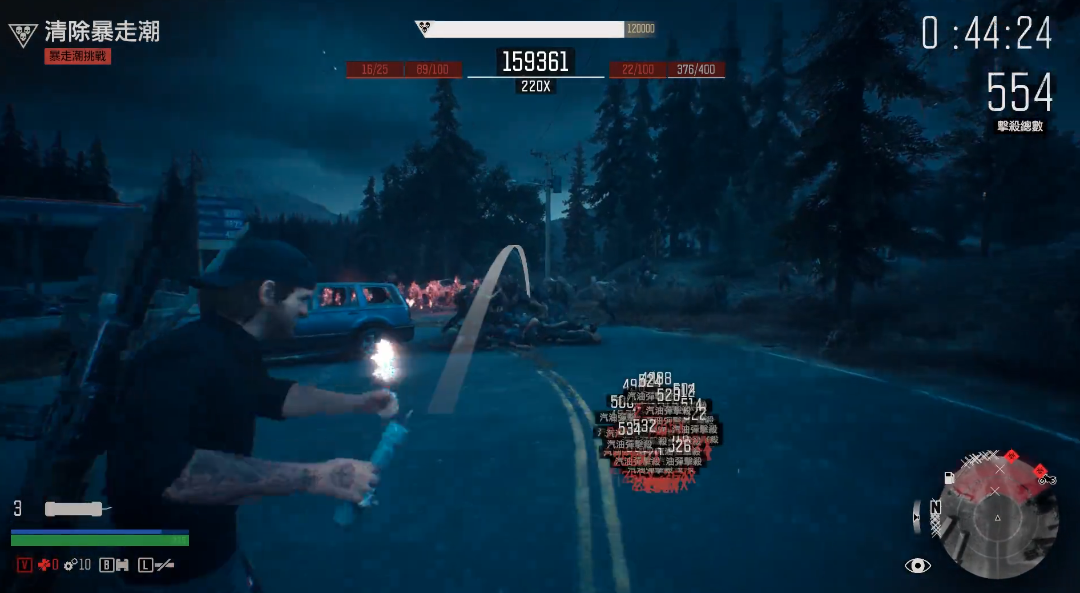Select the scrap gear icon
Image resolution: width=1080 pixels, height=593 pixels.
pyautogui.click(x=70, y=565)
